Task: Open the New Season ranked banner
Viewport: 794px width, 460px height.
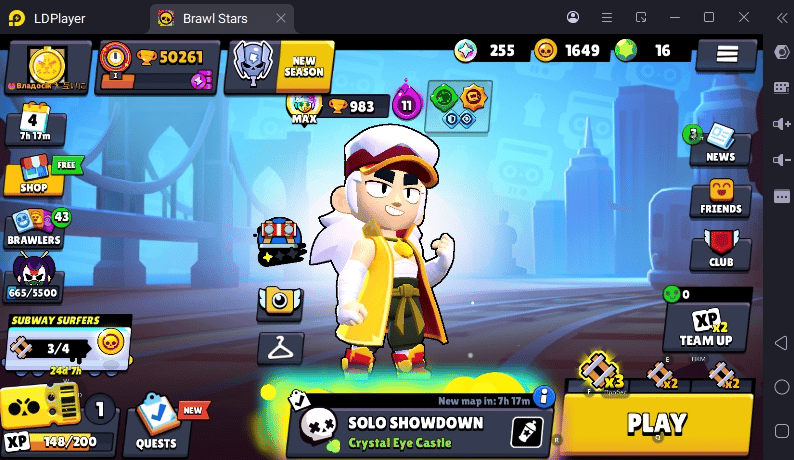Action: pyautogui.click(x=281, y=65)
